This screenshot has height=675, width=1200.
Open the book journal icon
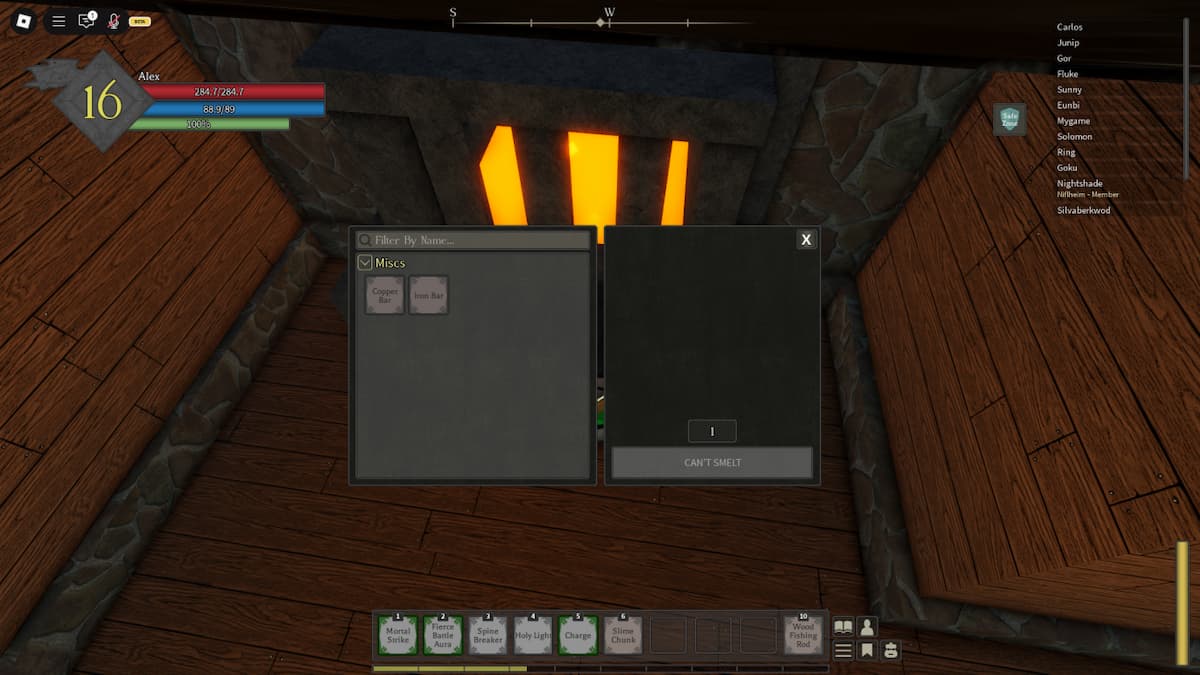844,627
